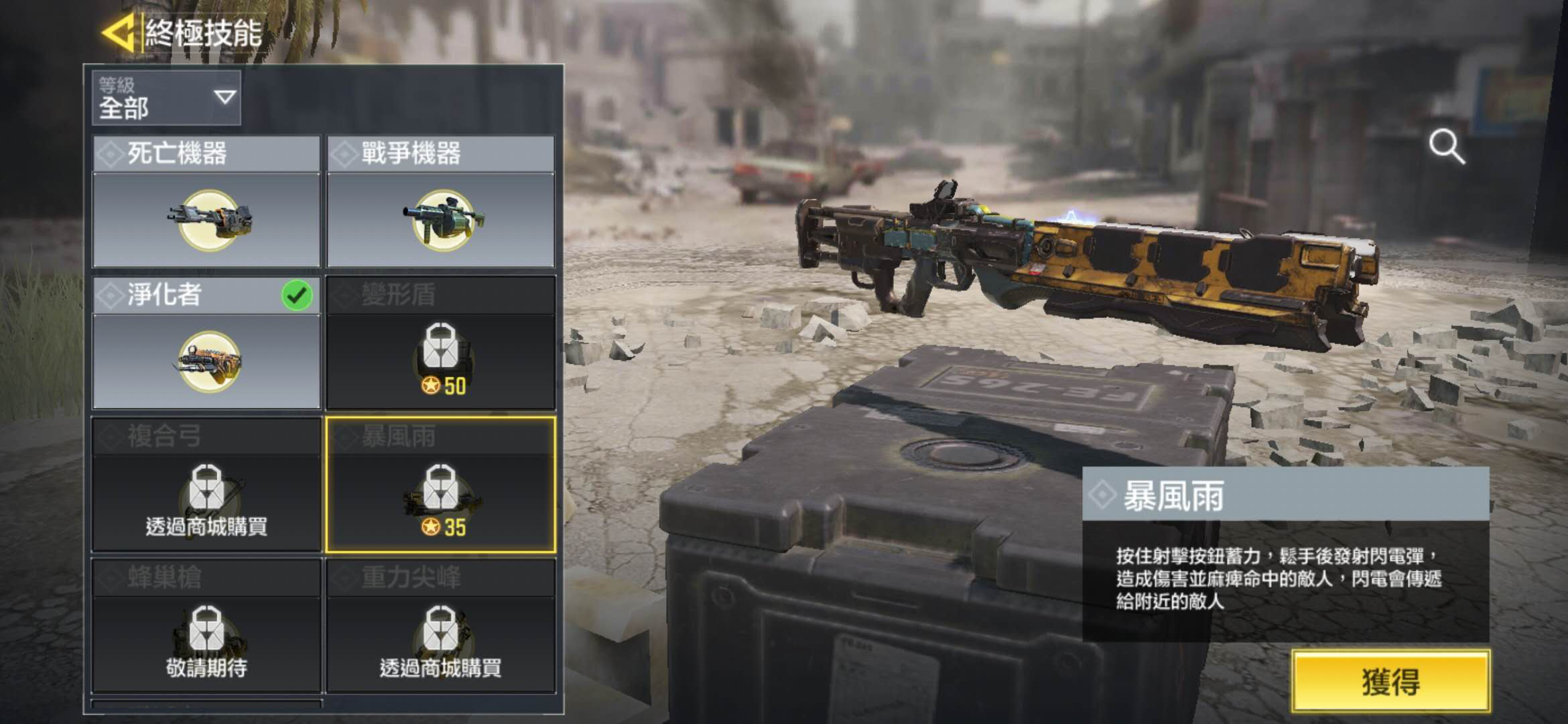Select the locked 蜂巢槍 skill tile

tap(206, 625)
